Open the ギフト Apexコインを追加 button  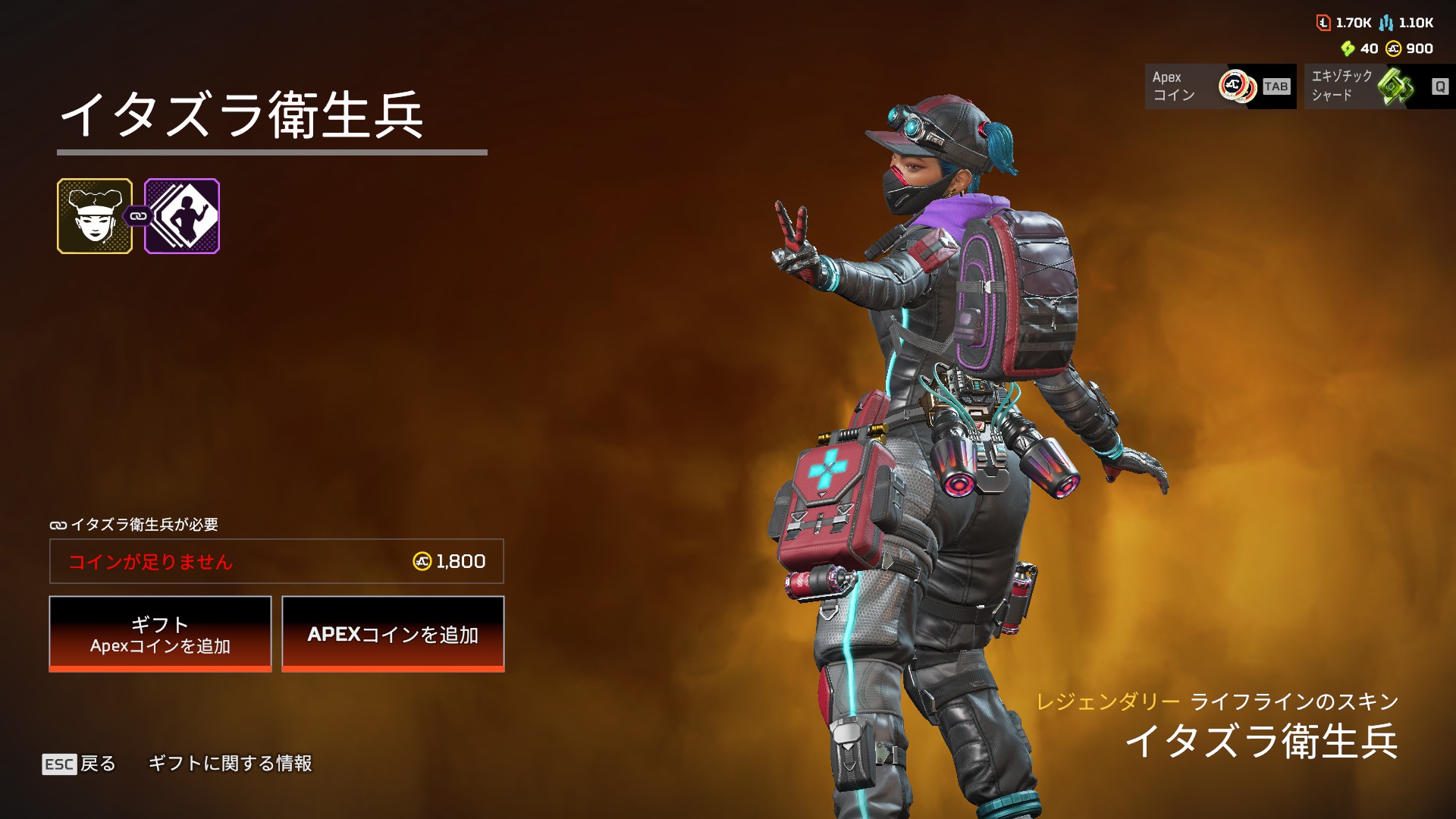tap(160, 634)
